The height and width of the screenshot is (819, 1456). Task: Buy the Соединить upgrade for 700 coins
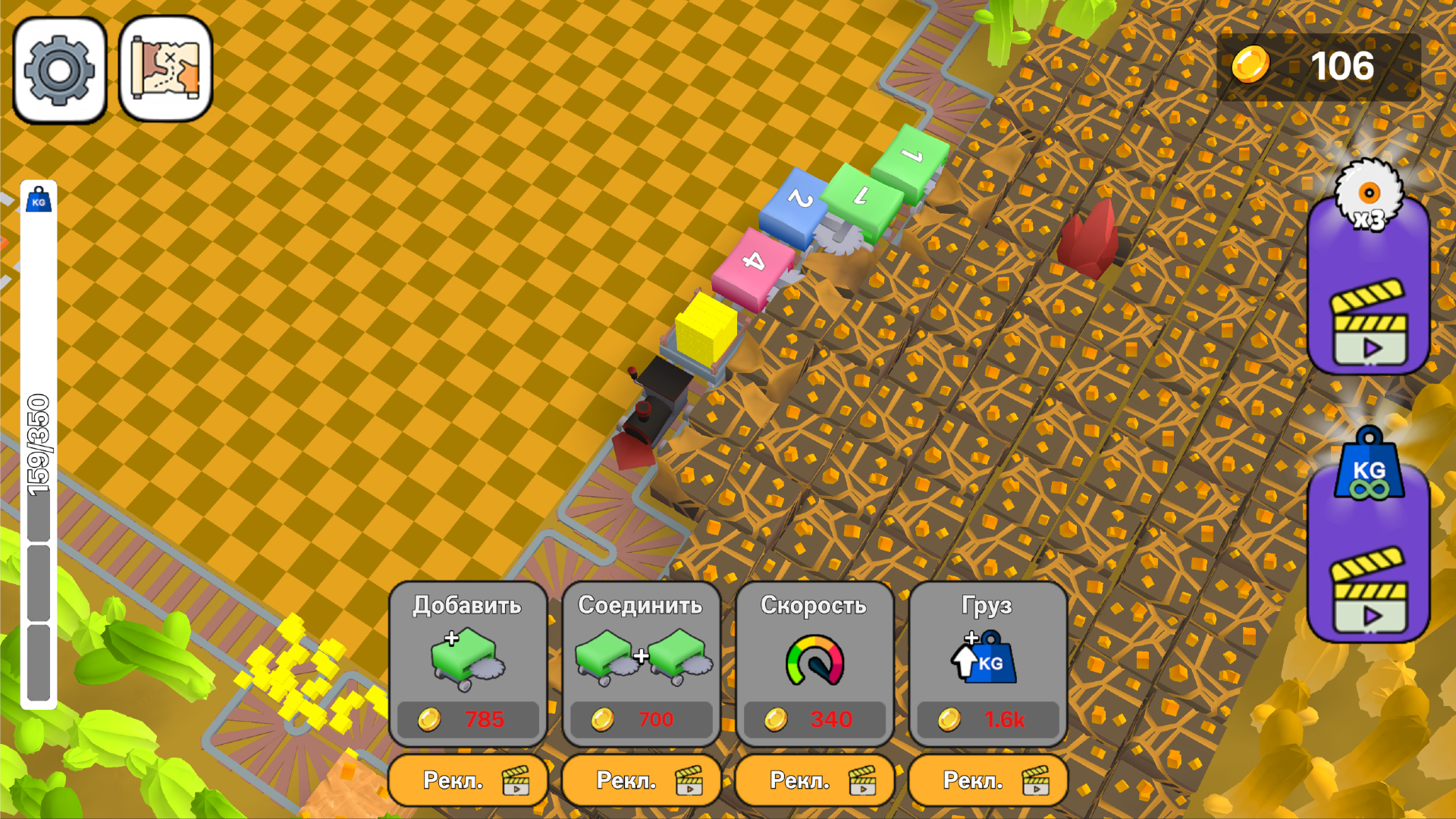[x=641, y=720]
